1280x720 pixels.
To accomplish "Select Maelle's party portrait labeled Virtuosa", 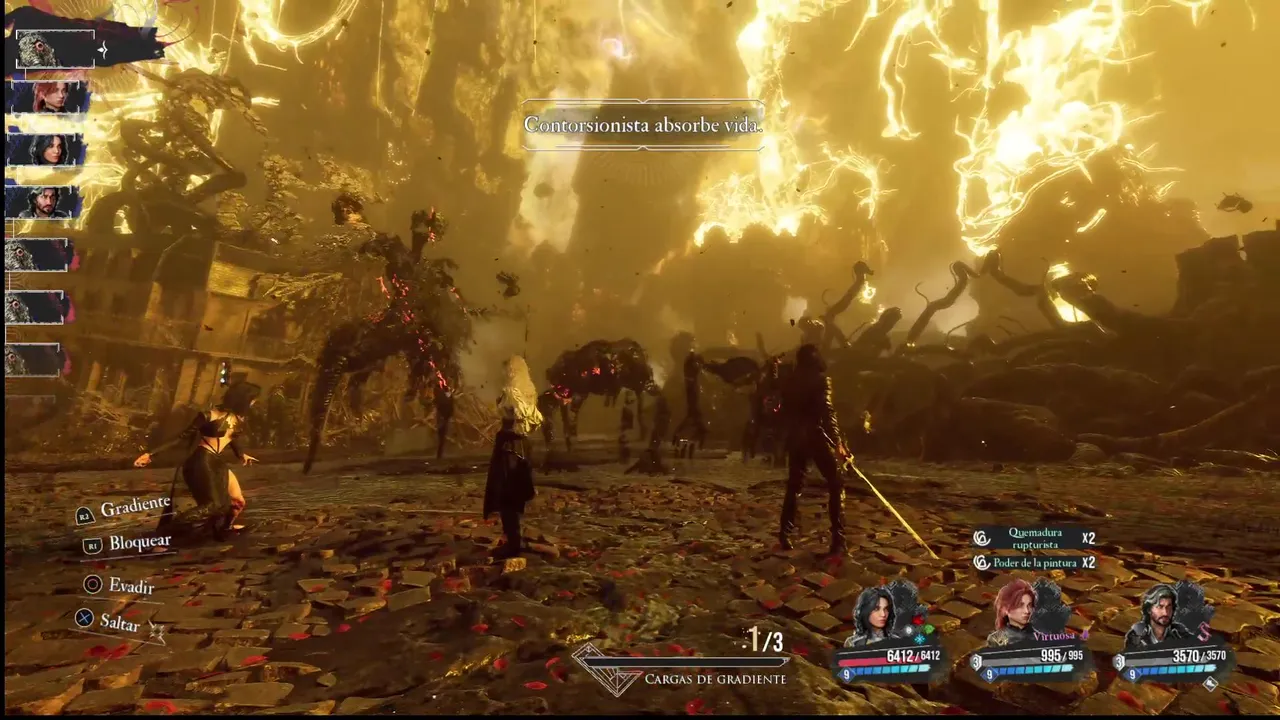I will (1022, 612).
